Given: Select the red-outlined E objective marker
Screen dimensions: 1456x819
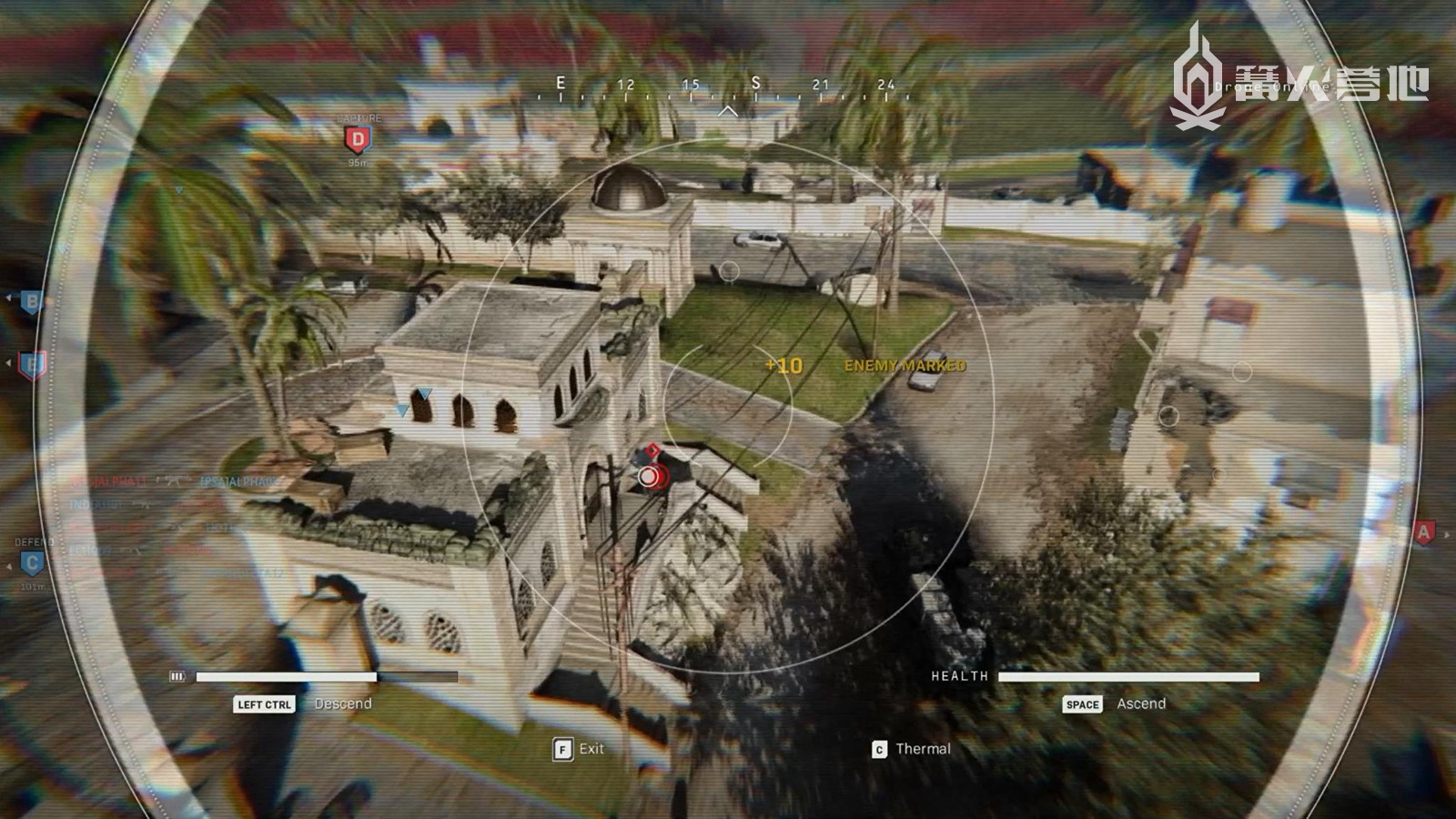Looking at the screenshot, I should (x=32, y=365).
